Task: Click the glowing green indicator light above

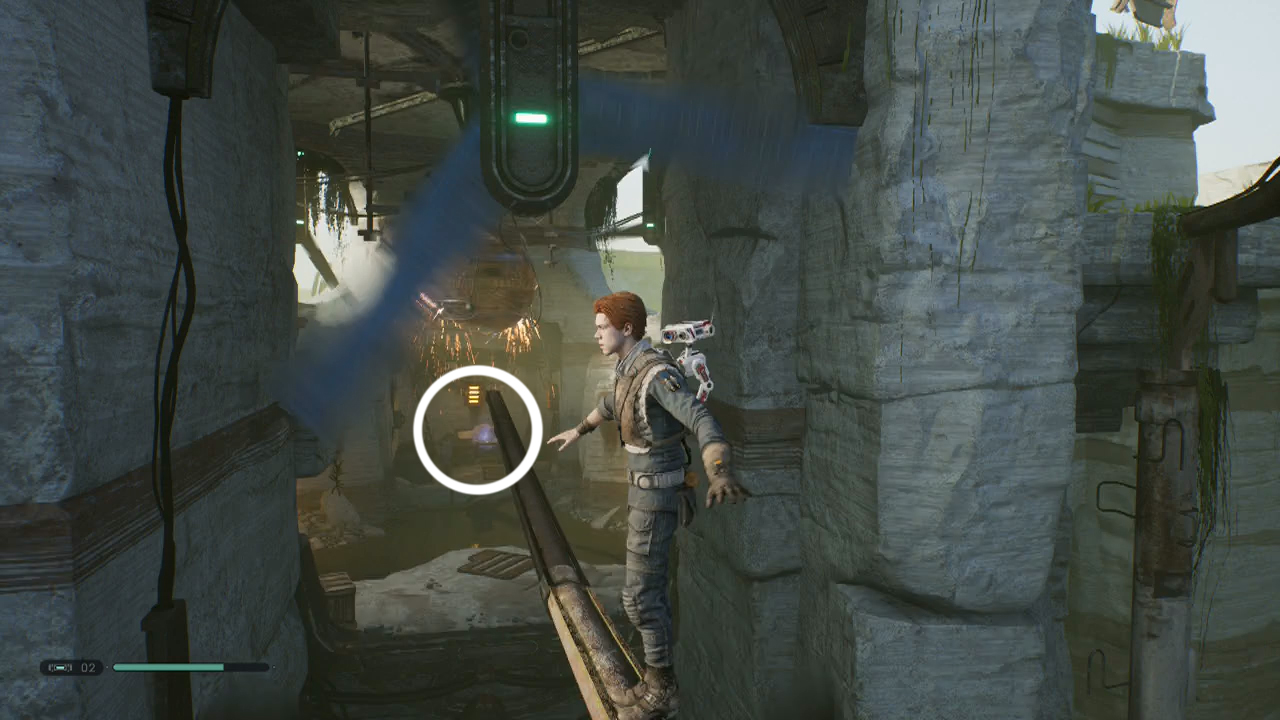Action: point(529,117)
